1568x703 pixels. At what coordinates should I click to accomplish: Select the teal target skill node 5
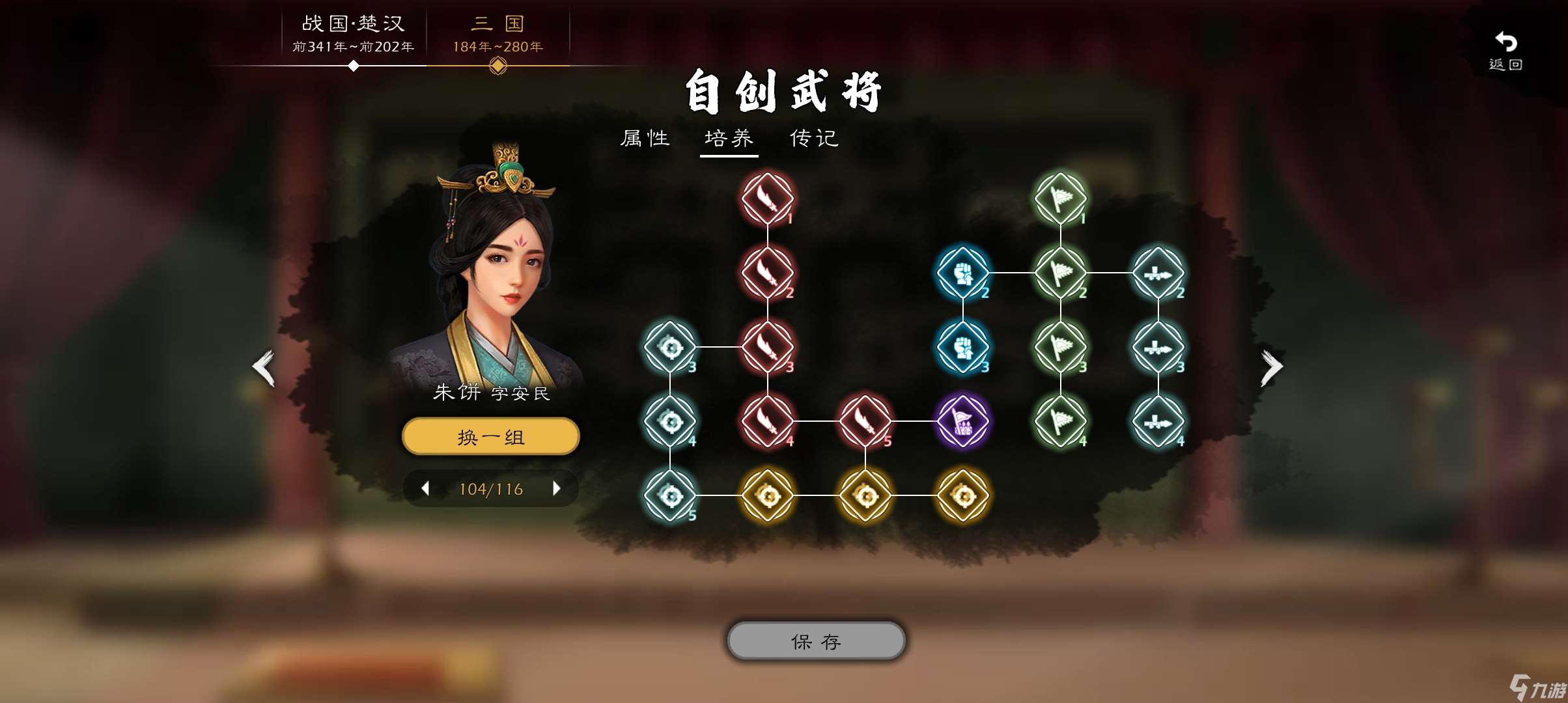tap(671, 495)
